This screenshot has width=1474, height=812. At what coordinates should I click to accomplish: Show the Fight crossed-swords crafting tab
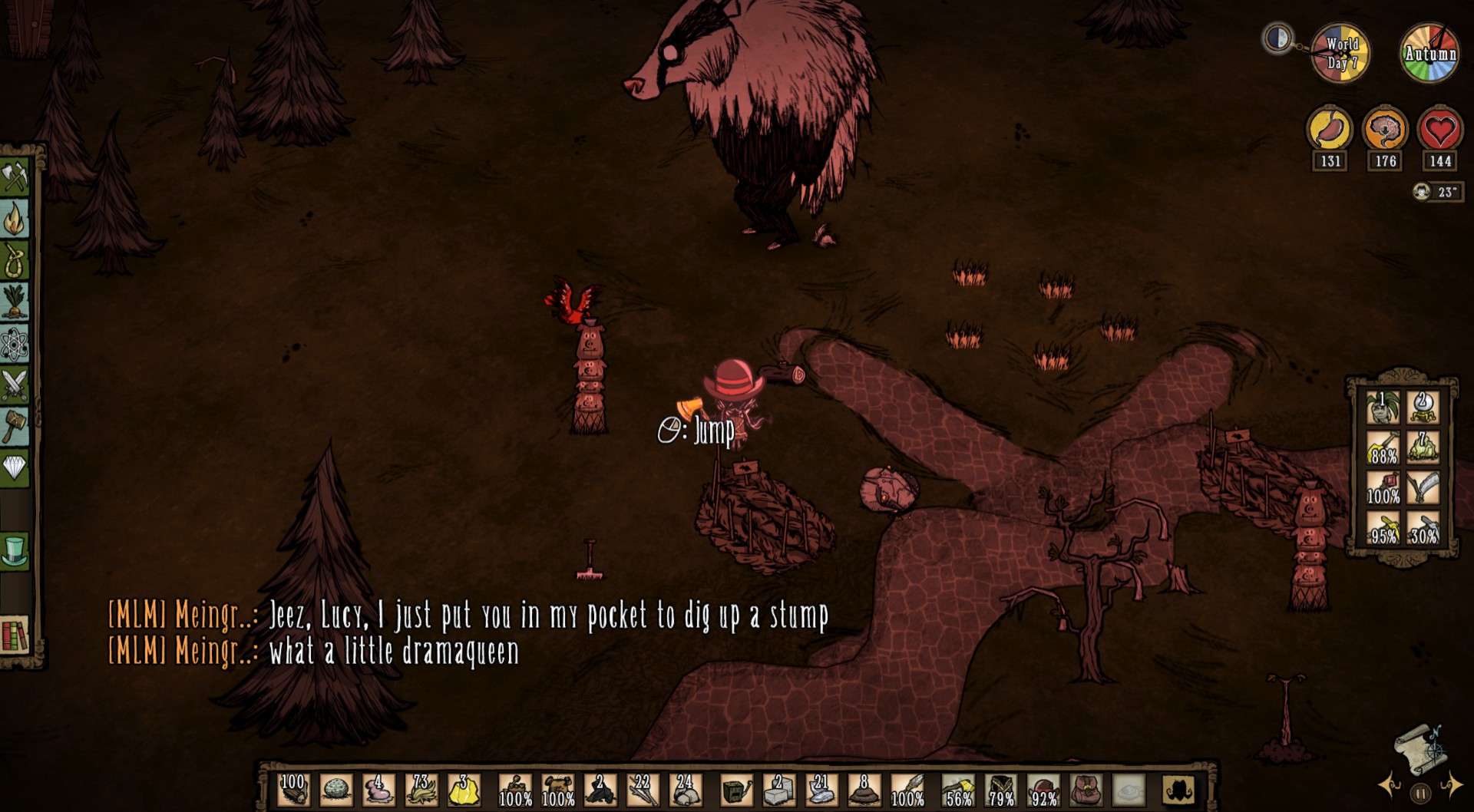tap(15, 384)
